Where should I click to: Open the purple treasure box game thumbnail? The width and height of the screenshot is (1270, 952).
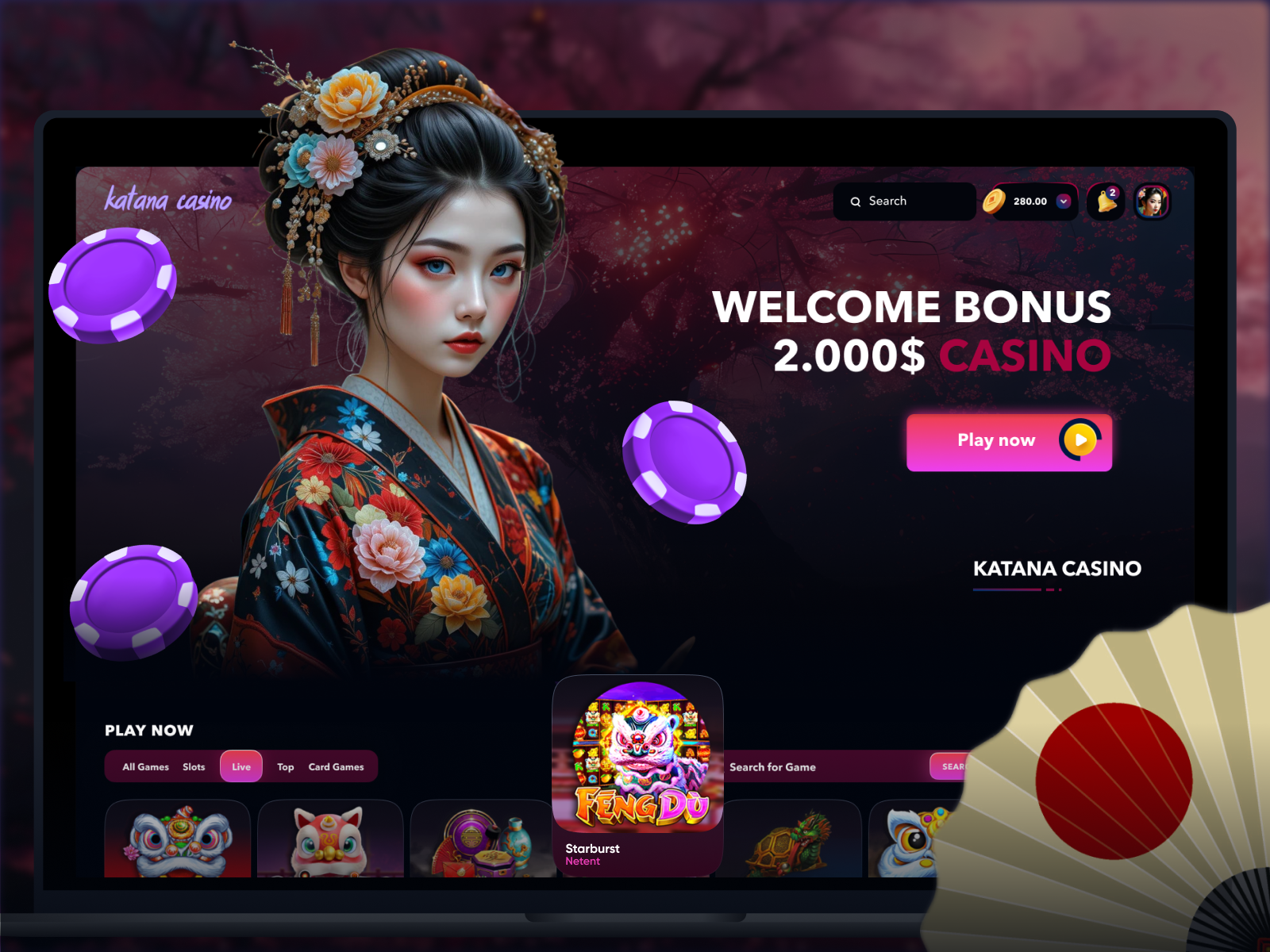pos(483,841)
